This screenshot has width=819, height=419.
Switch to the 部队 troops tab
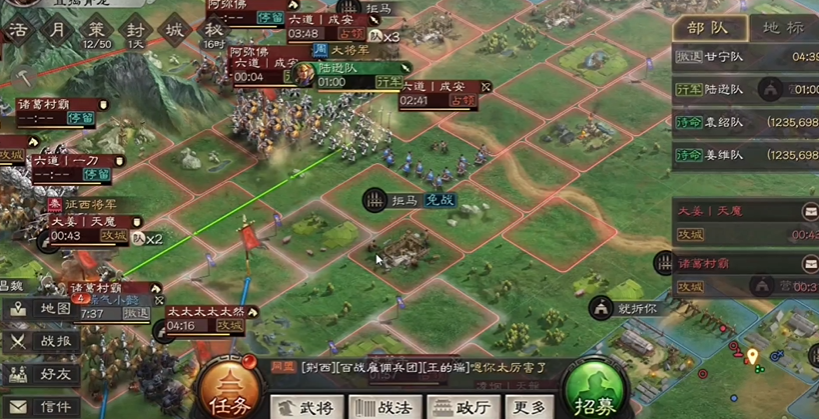(x=708, y=28)
